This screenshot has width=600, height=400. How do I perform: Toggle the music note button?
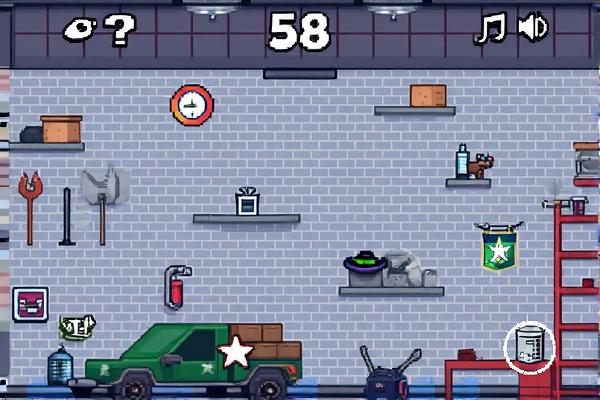coord(491,29)
